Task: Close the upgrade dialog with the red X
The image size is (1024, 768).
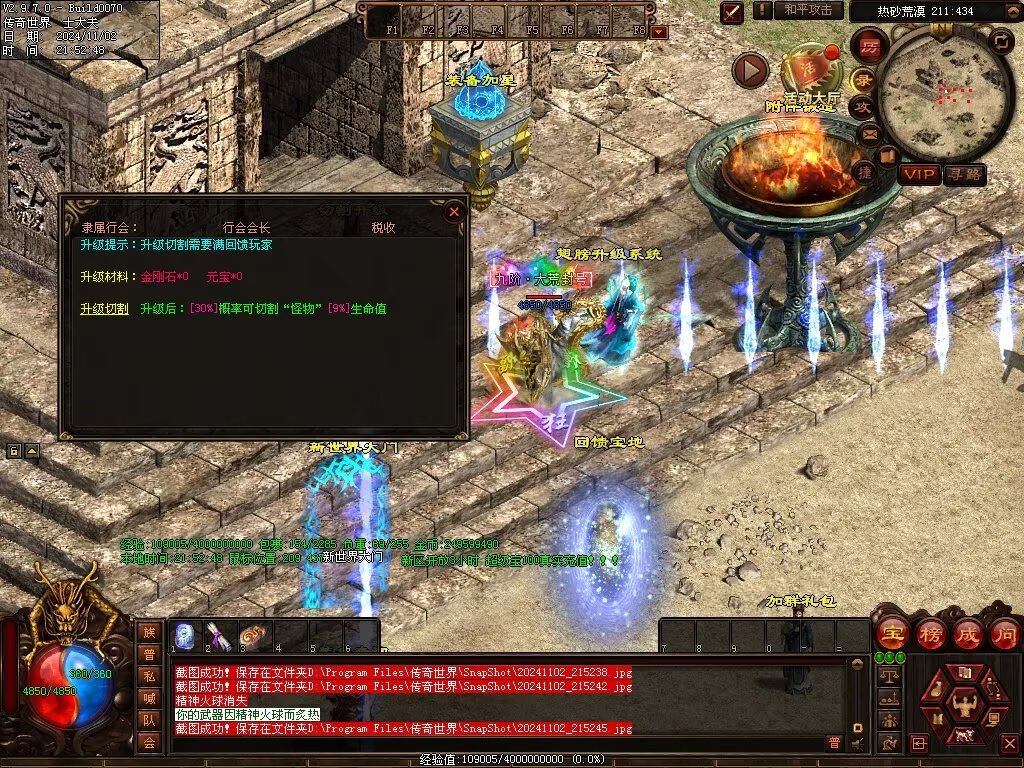Action: pyautogui.click(x=454, y=212)
